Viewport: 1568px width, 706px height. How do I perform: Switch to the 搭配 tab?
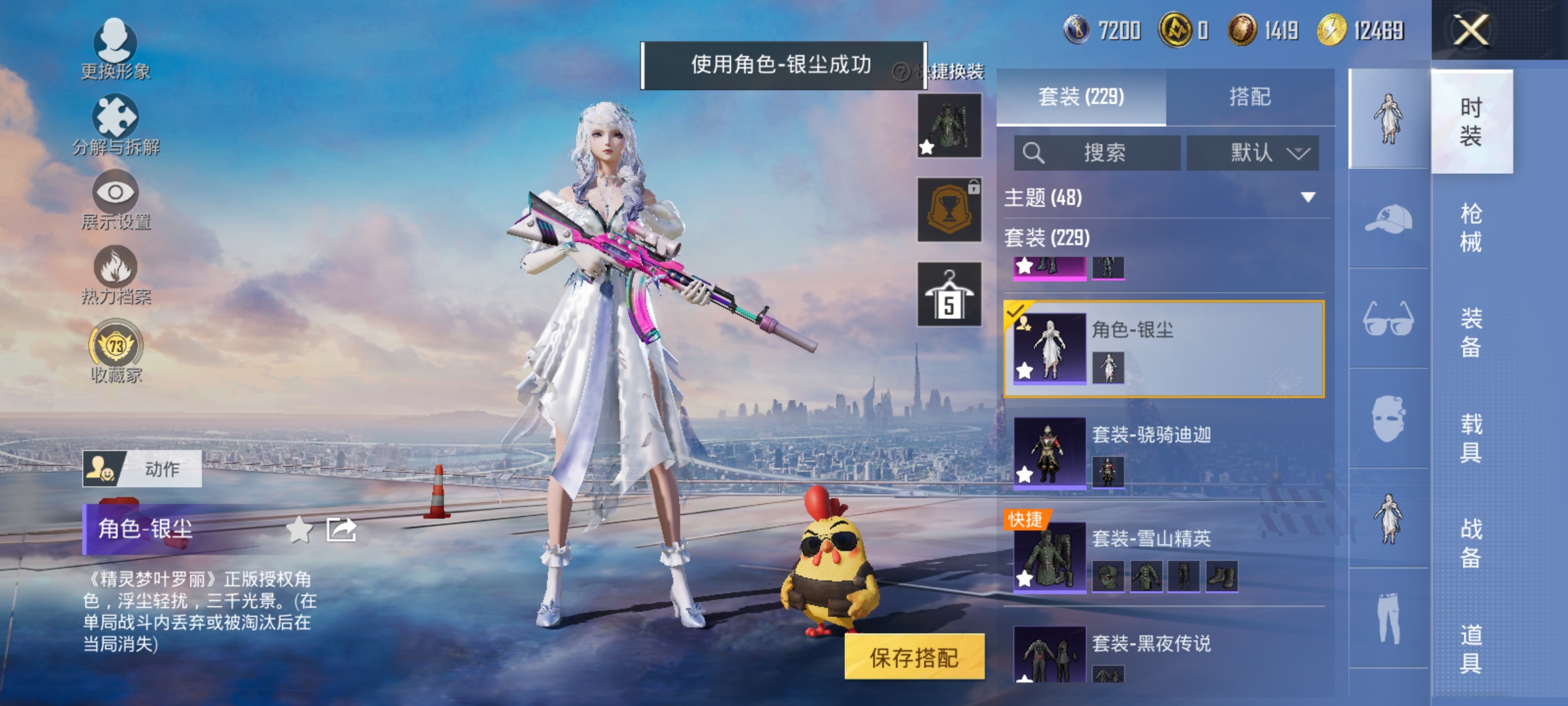click(x=1250, y=97)
